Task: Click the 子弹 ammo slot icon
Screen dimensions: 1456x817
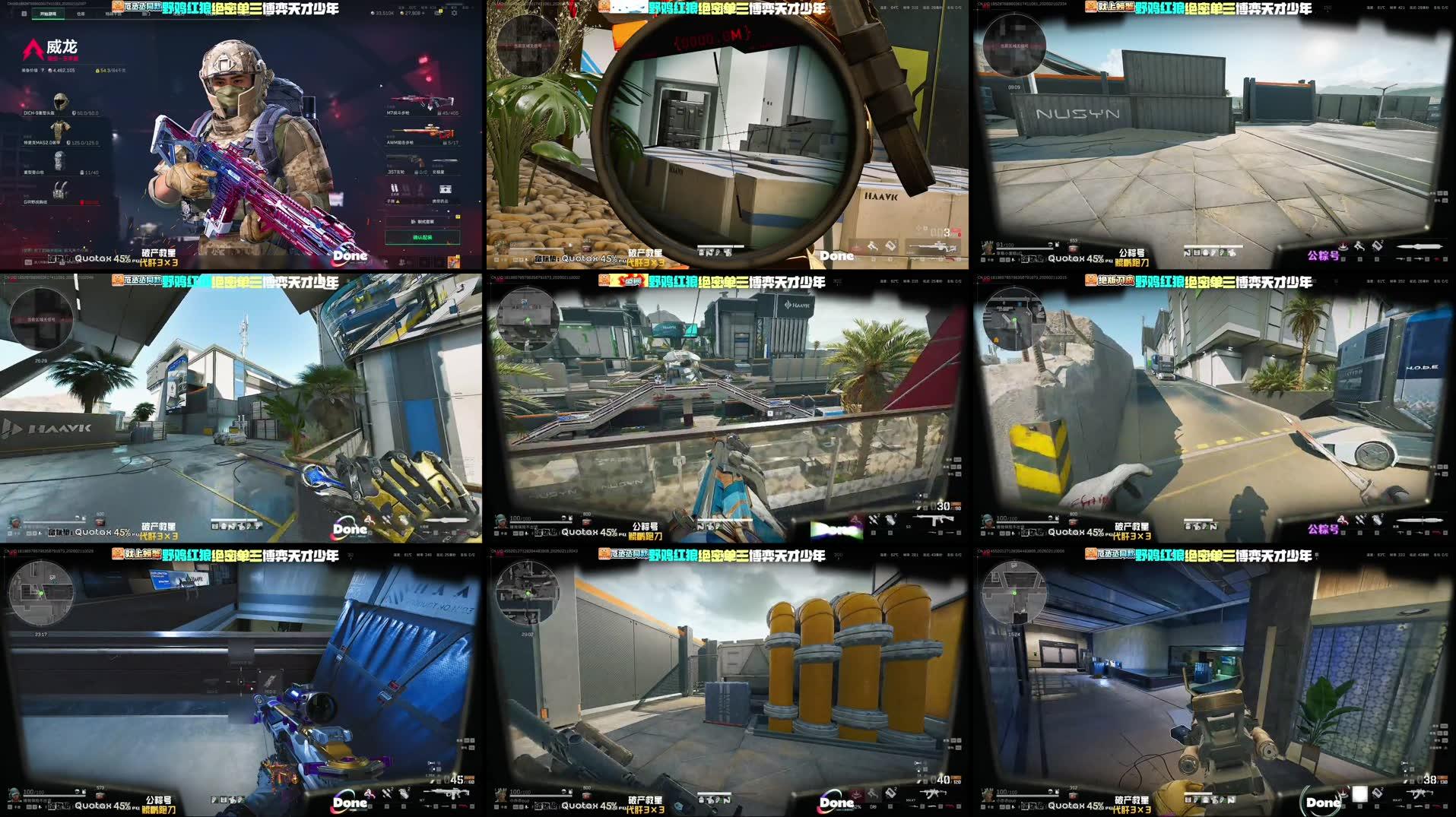Action: [393, 187]
